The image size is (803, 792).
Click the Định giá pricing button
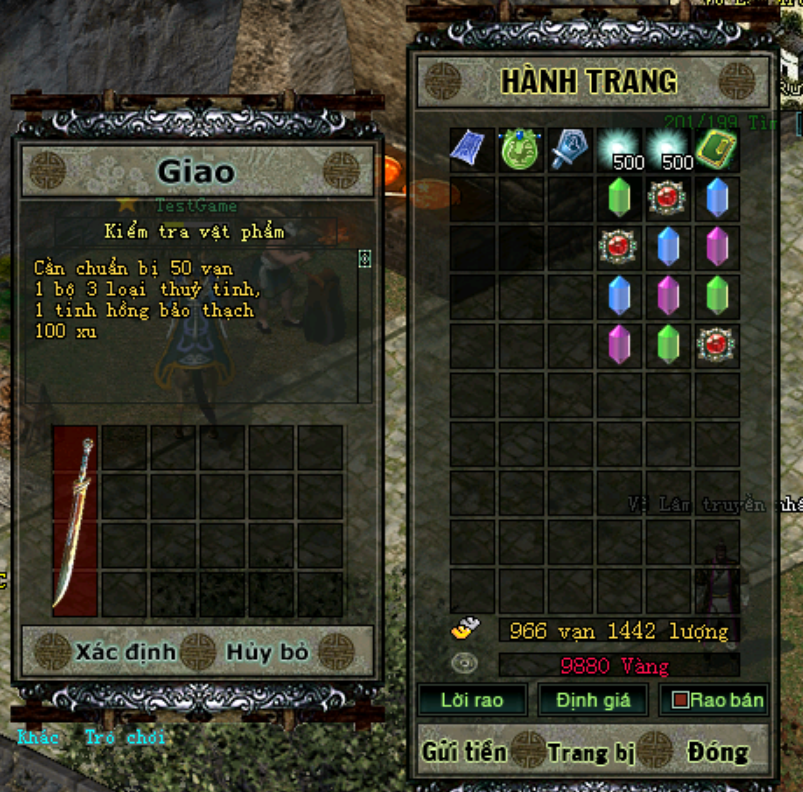(593, 700)
